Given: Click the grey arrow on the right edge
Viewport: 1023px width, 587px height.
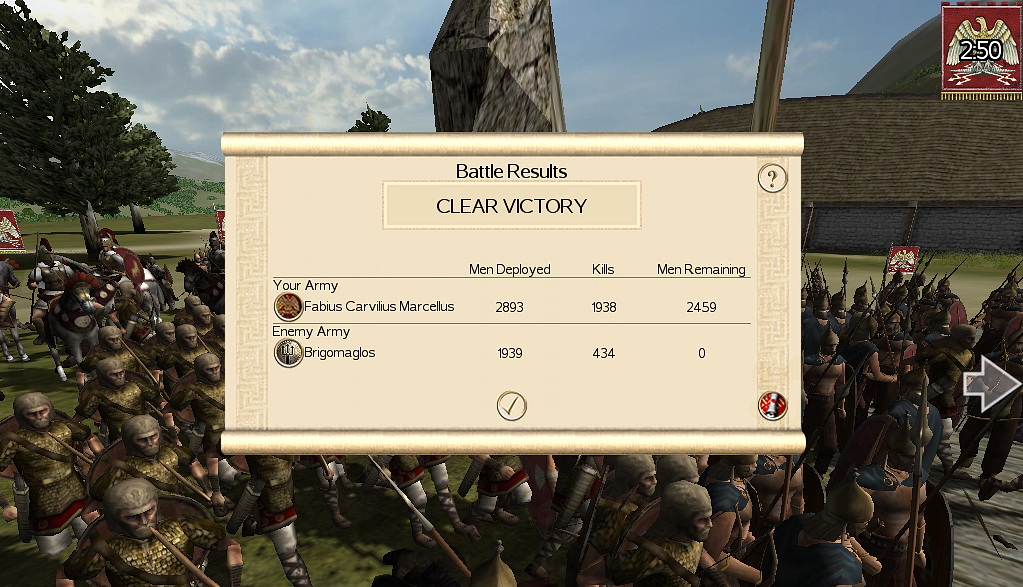Looking at the screenshot, I should click(991, 388).
